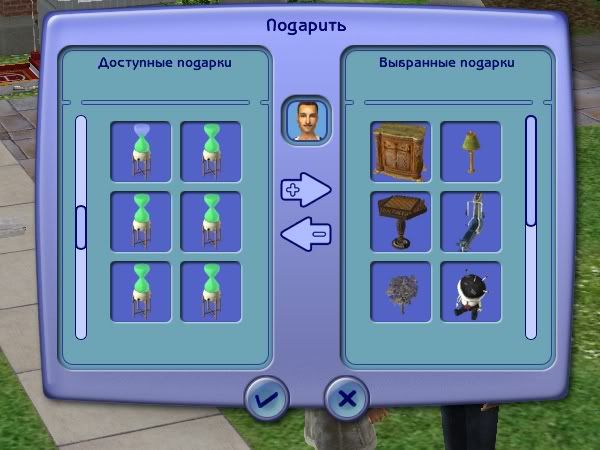Confirm the gift with the checkmark button

pos(267,399)
